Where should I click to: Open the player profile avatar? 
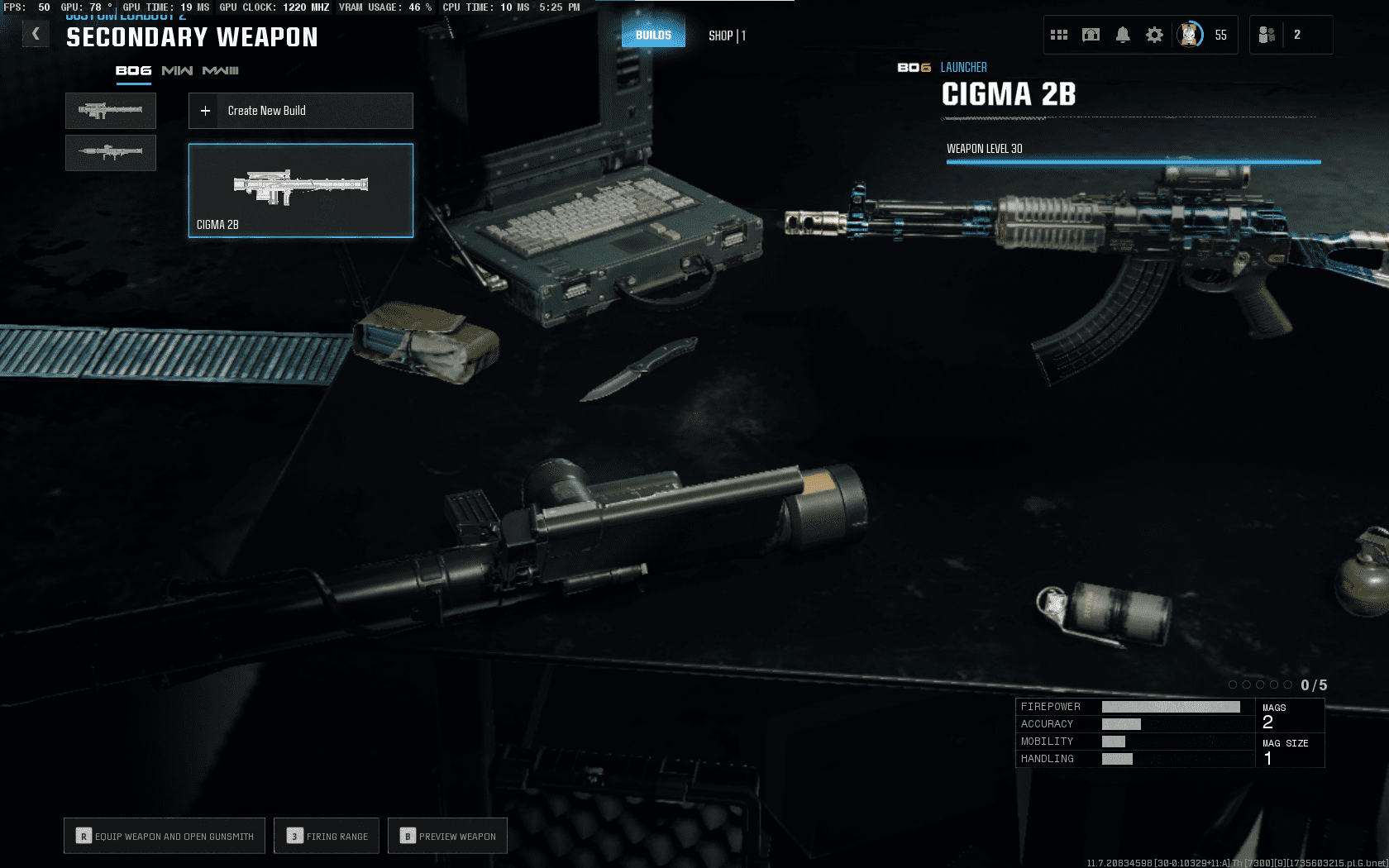point(1190,35)
